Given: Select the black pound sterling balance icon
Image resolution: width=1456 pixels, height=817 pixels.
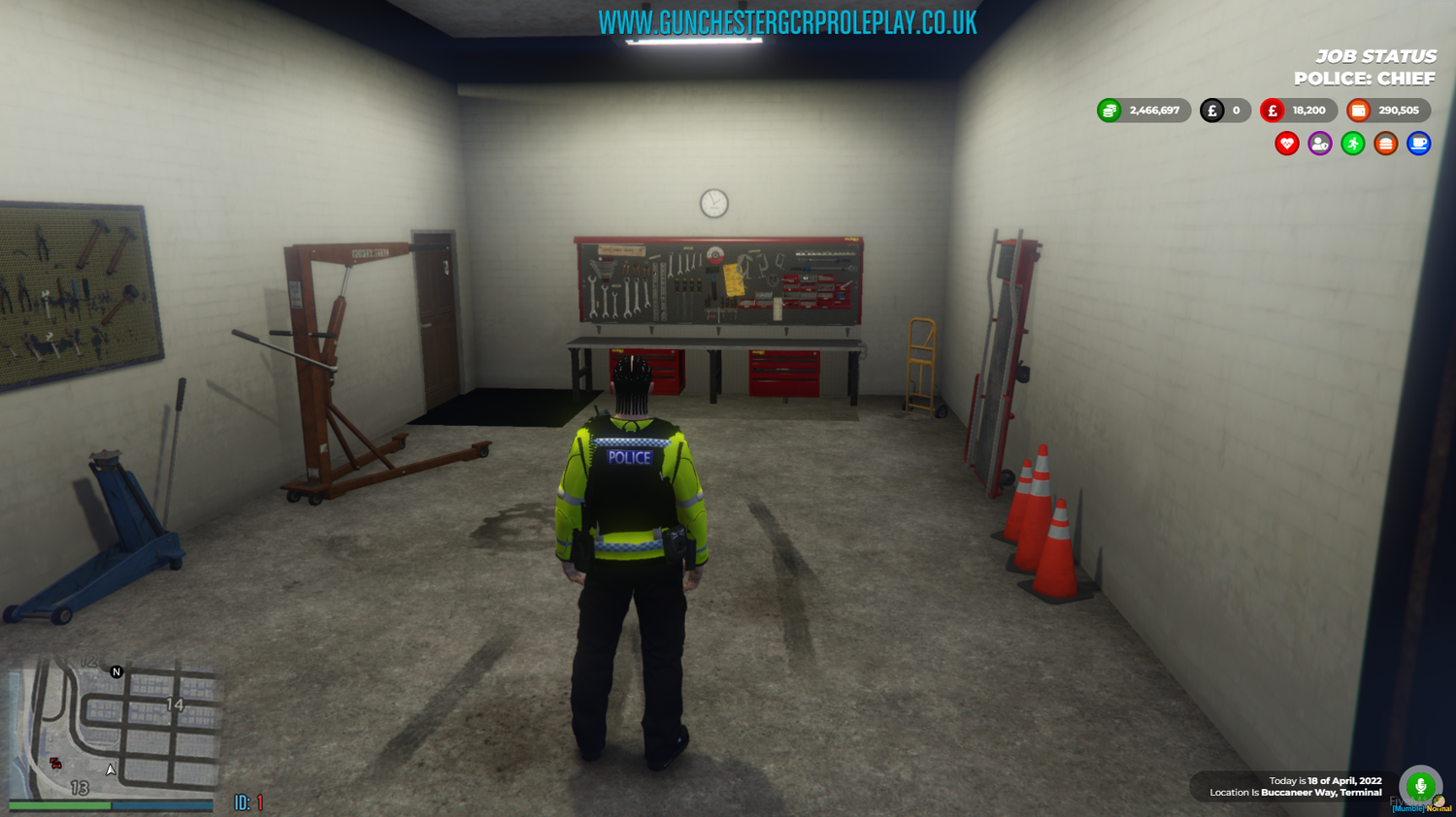Looking at the screenshot, I should 1211,110.
